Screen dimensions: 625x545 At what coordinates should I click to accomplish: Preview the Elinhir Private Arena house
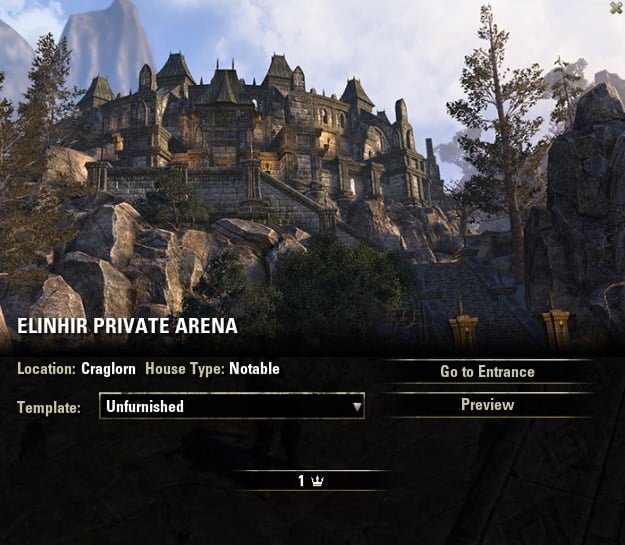[x=487, y=405]
